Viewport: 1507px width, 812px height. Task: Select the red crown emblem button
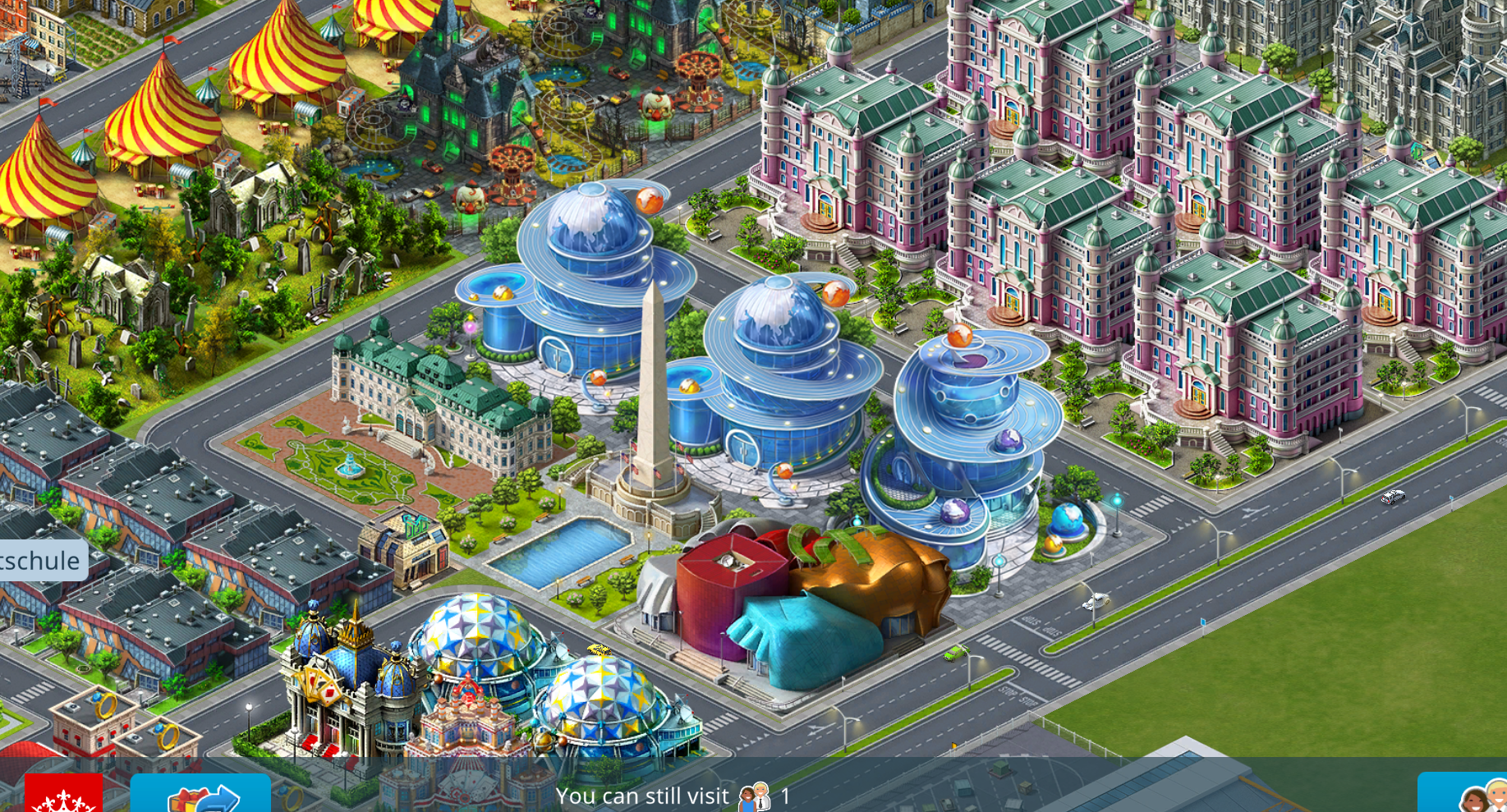[x=64, y=795]
